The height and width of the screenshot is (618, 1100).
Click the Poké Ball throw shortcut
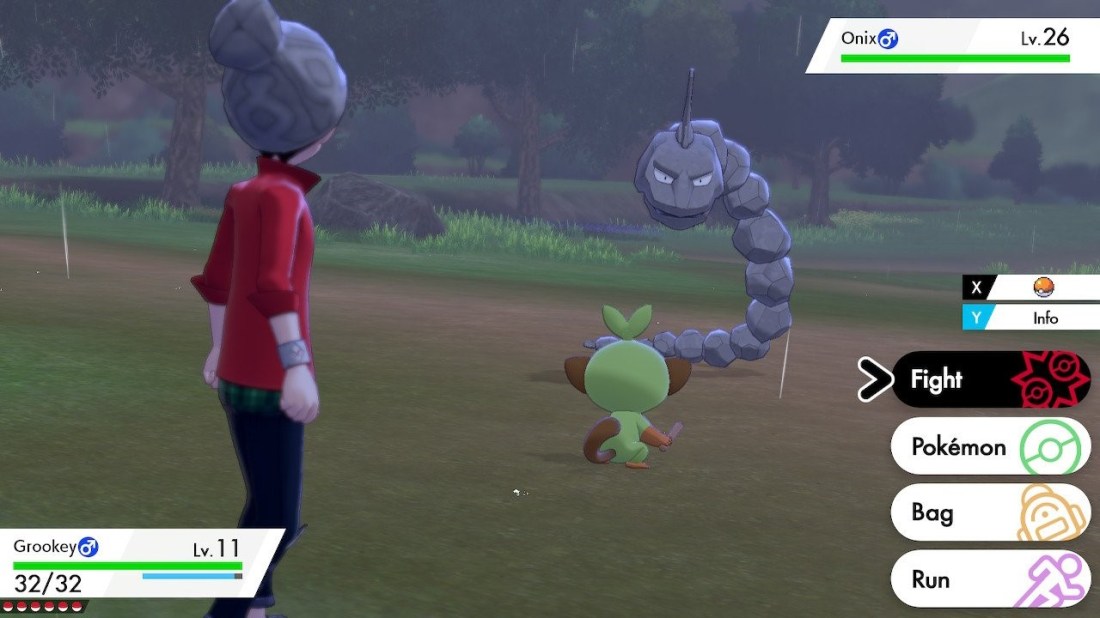[1043, 288]
